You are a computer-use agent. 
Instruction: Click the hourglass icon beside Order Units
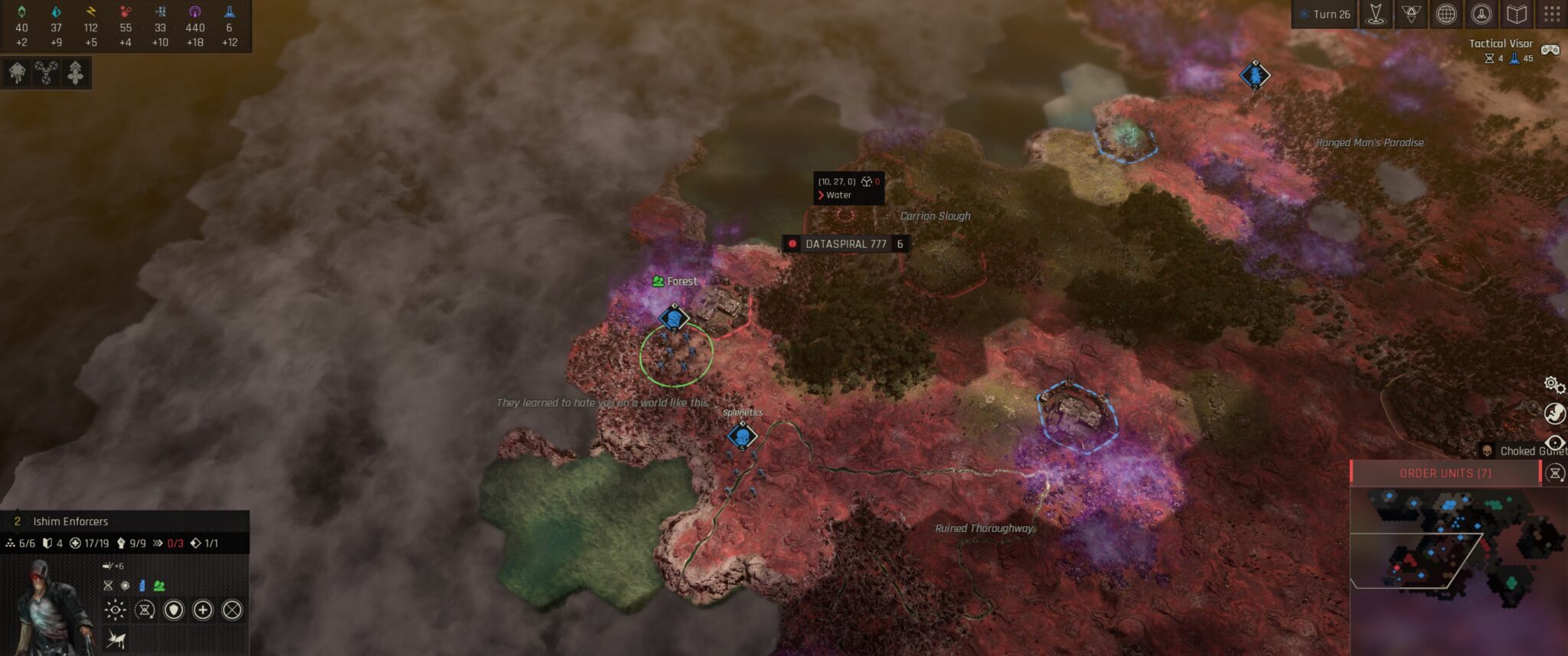(1555, 473)
